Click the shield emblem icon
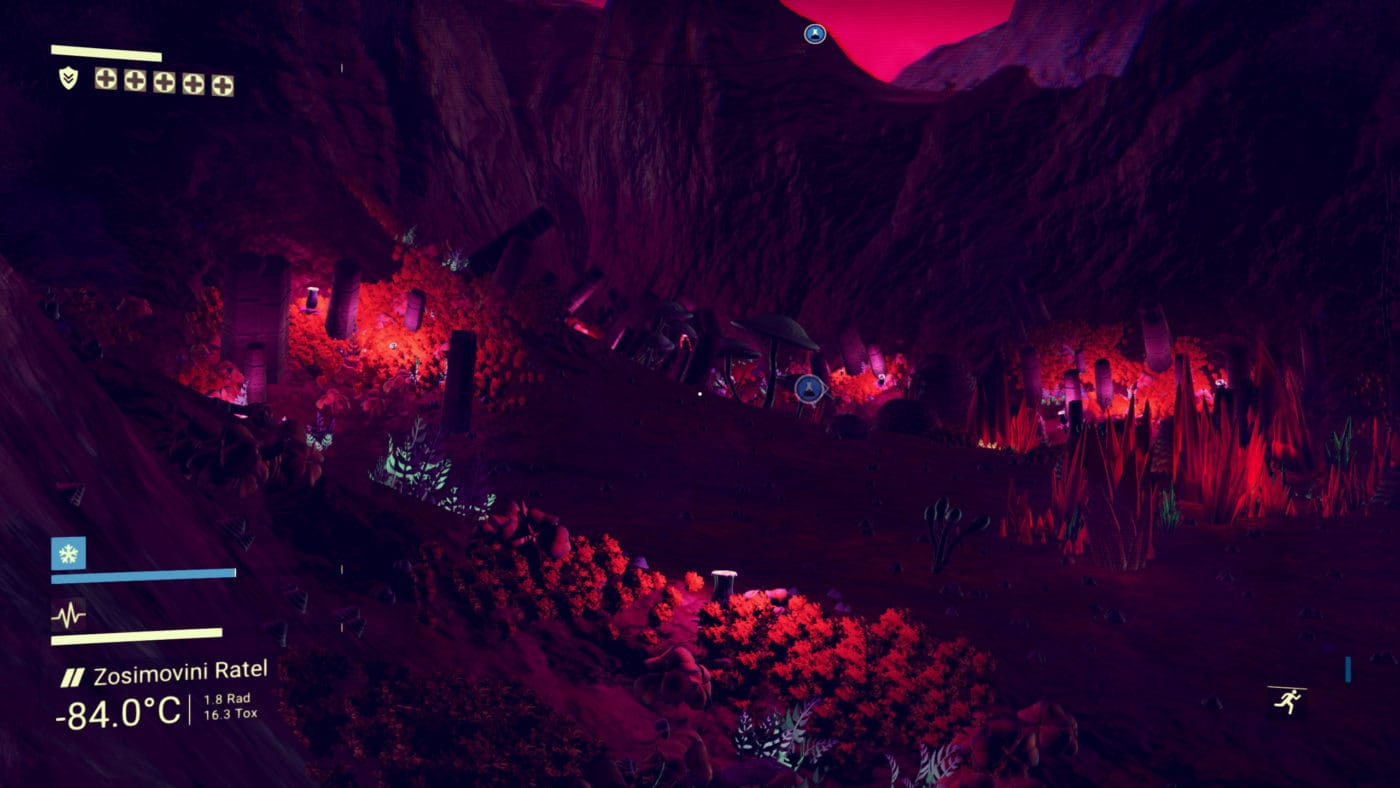Screen dimensions: 1400x788 [x=68, y=78]
